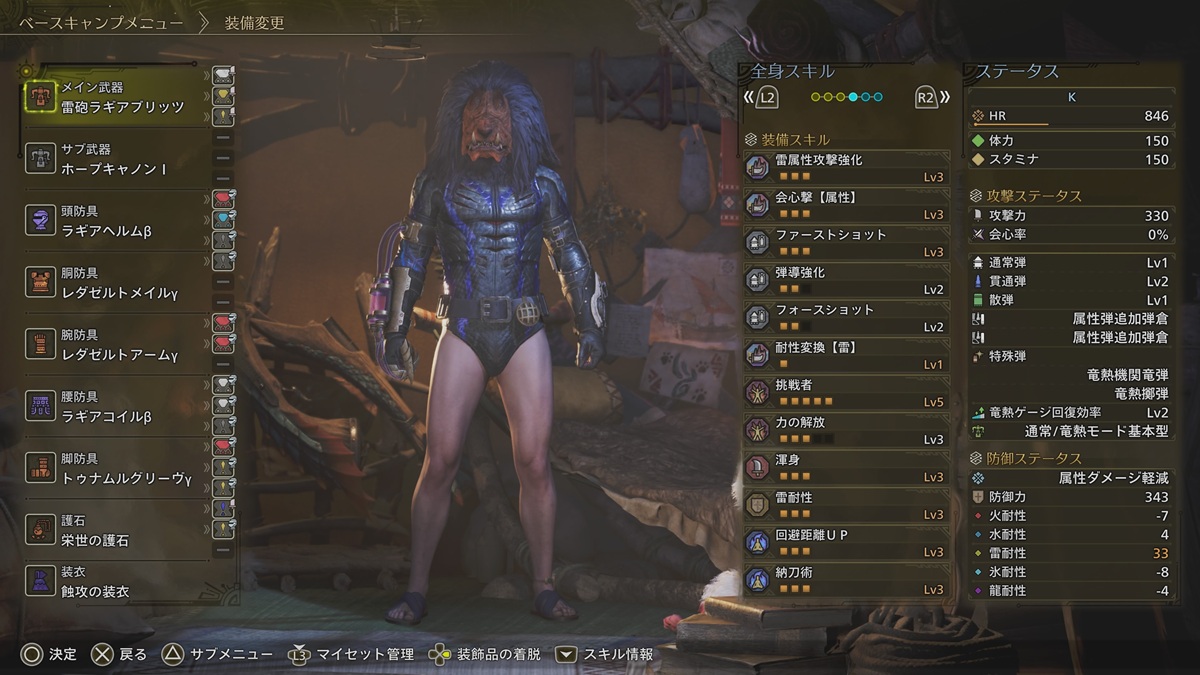This screenshot has height=675, width=1200.
Task: Click the 渾身 skill row
Action: (x=847, y=467)
